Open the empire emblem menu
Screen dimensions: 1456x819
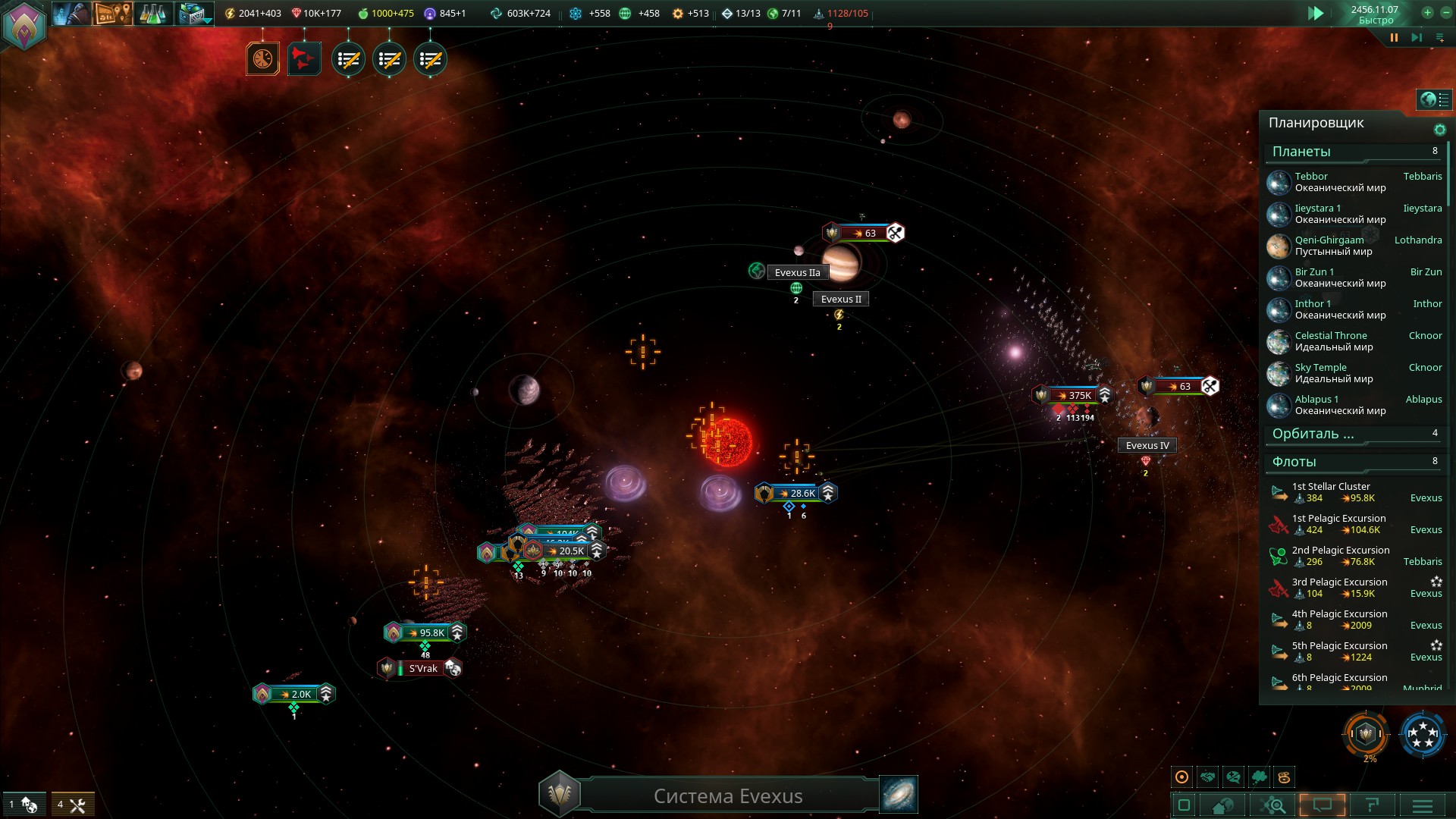24,26
